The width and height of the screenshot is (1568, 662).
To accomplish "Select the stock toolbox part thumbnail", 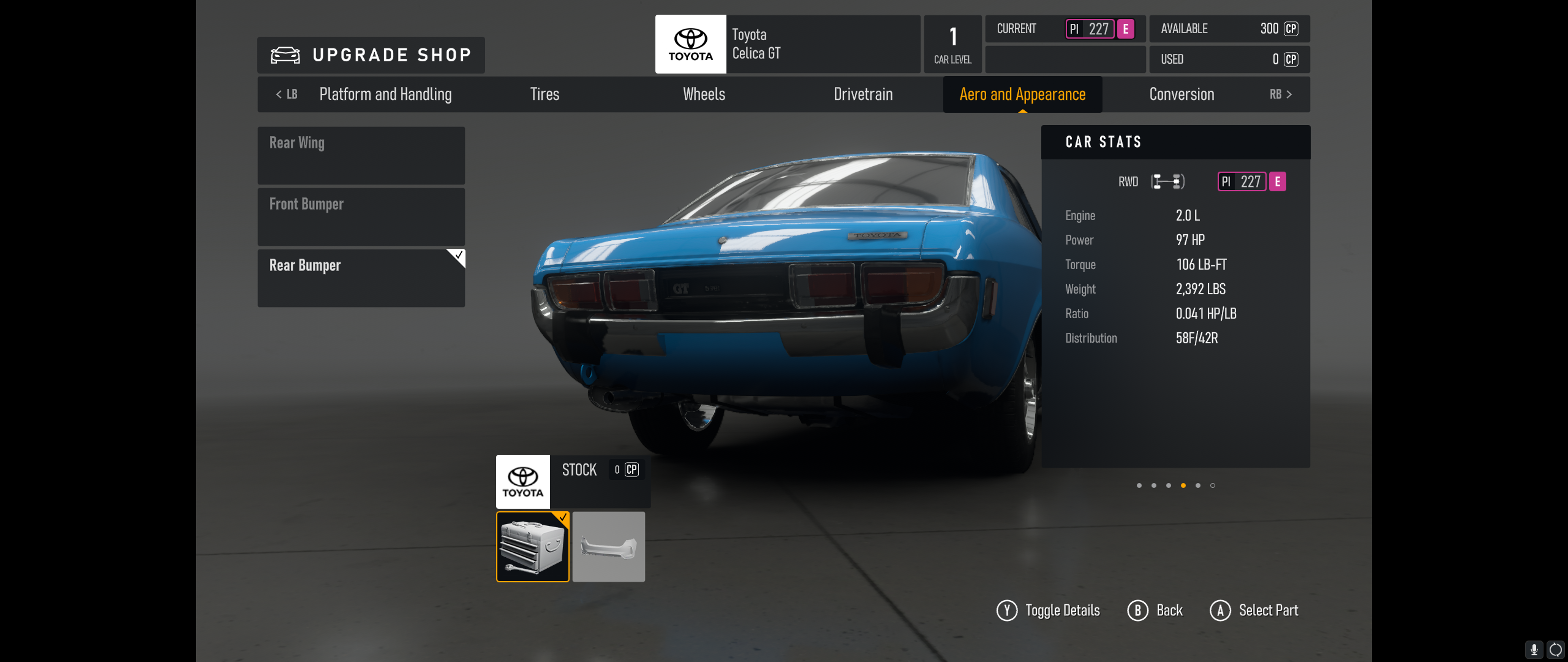I will click(x=532, y=547).
